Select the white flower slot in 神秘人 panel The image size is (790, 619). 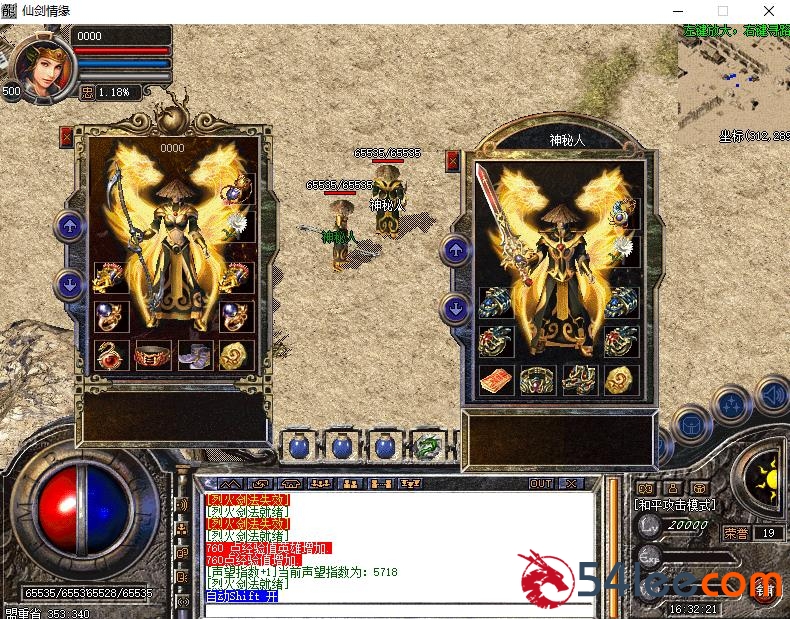(623, 245)
